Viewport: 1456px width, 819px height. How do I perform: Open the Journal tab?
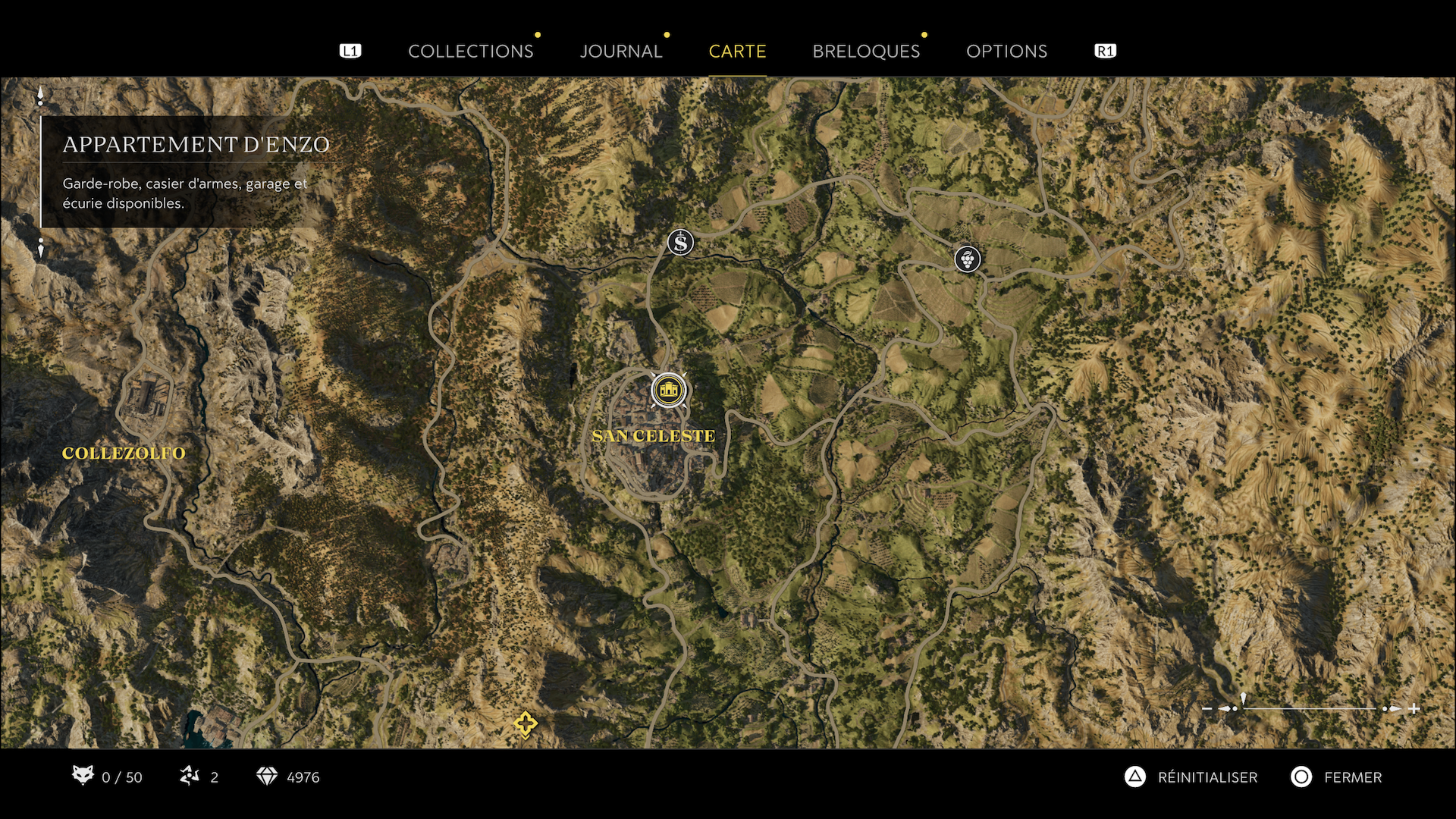coord(620,51)
